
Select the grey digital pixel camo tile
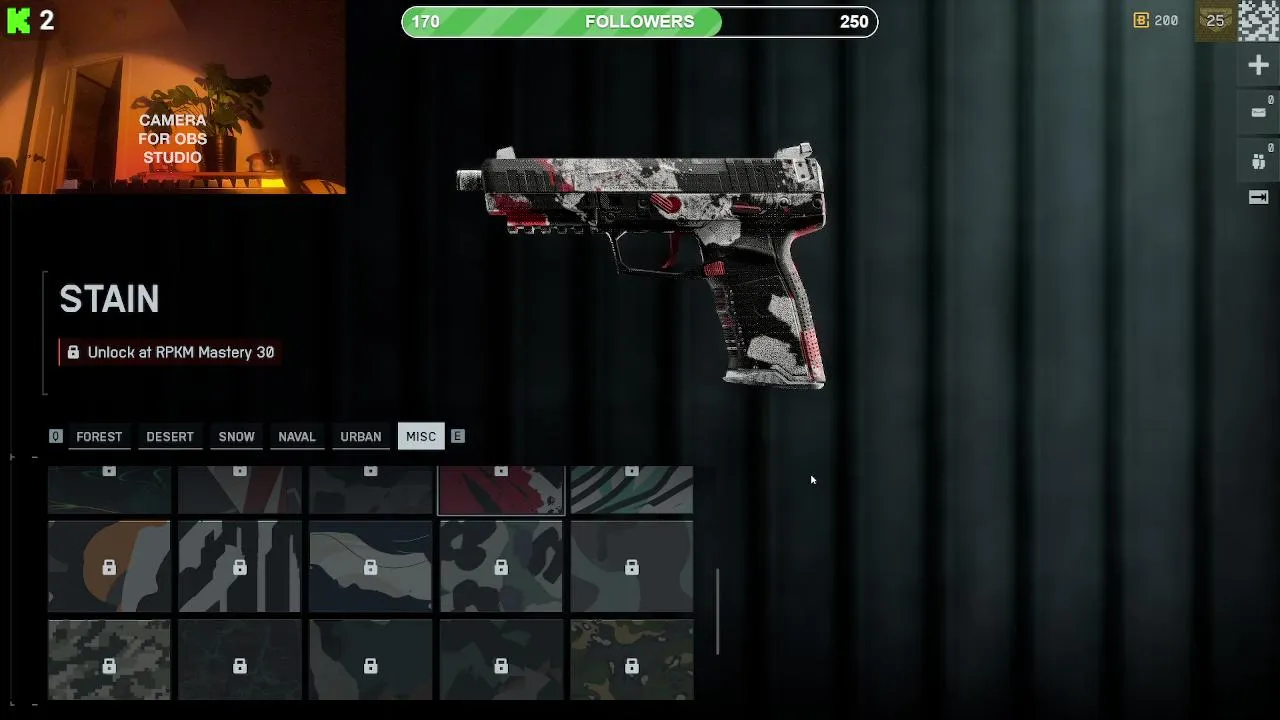click(109, 660)
